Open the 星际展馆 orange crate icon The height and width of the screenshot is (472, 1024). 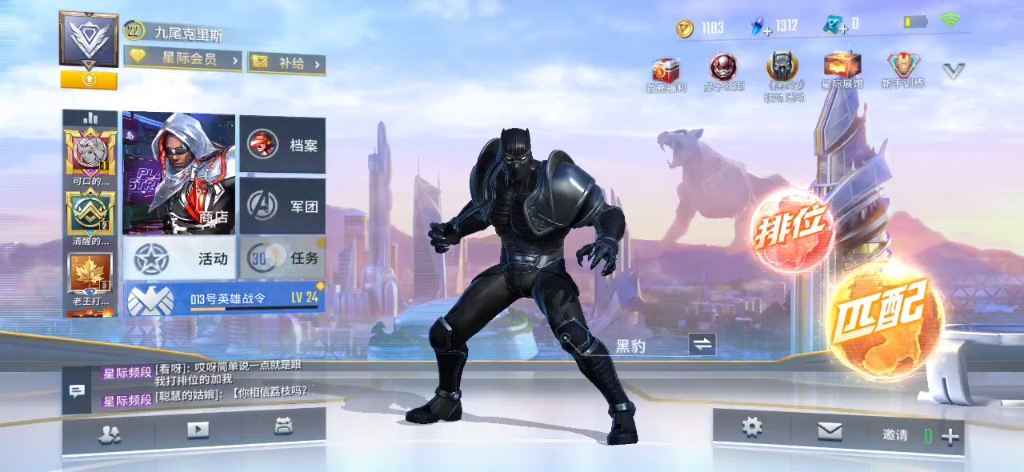pos(841,69)
